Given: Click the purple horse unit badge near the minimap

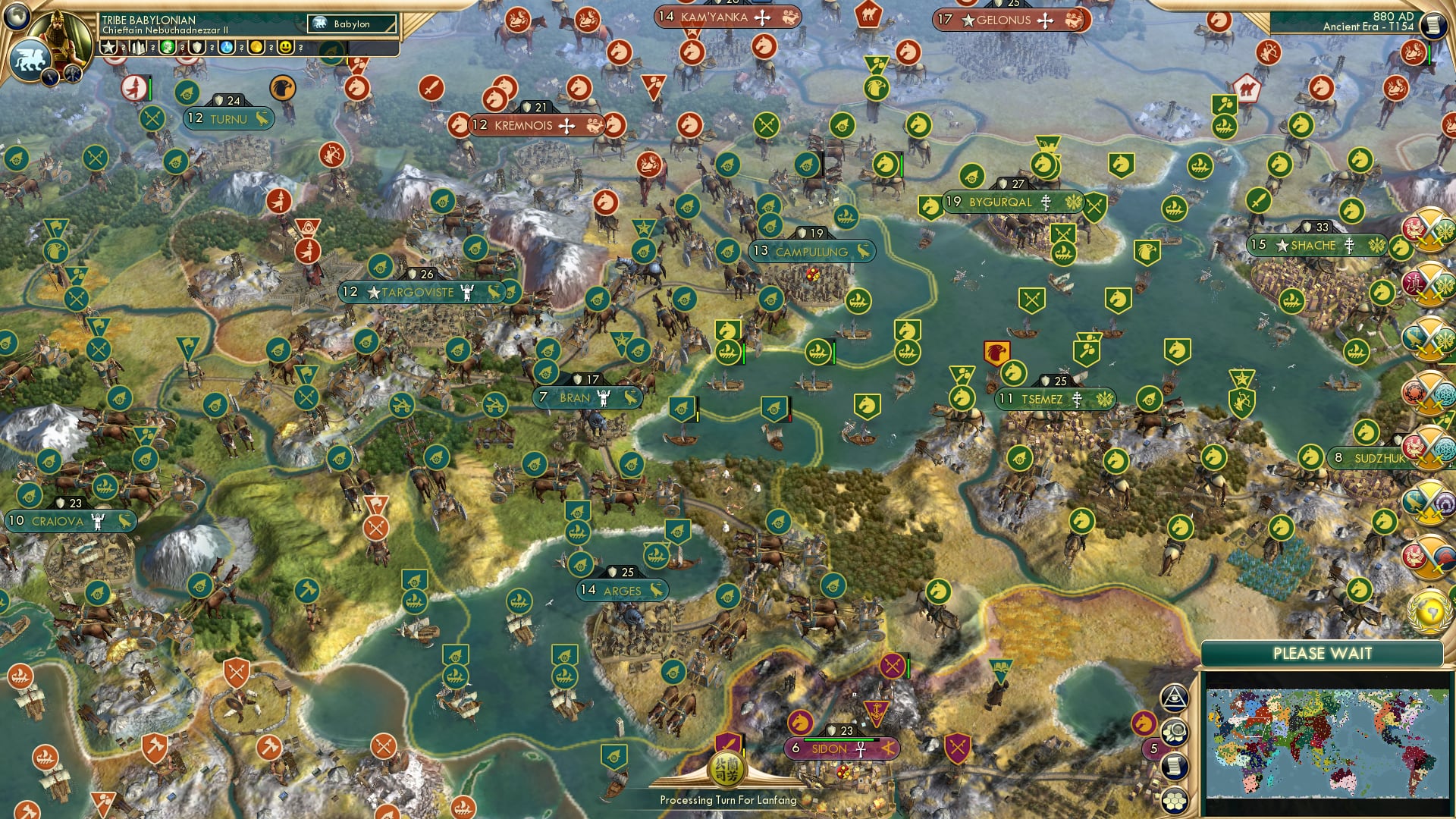Looking at the screenshot, I should 1143,724.
